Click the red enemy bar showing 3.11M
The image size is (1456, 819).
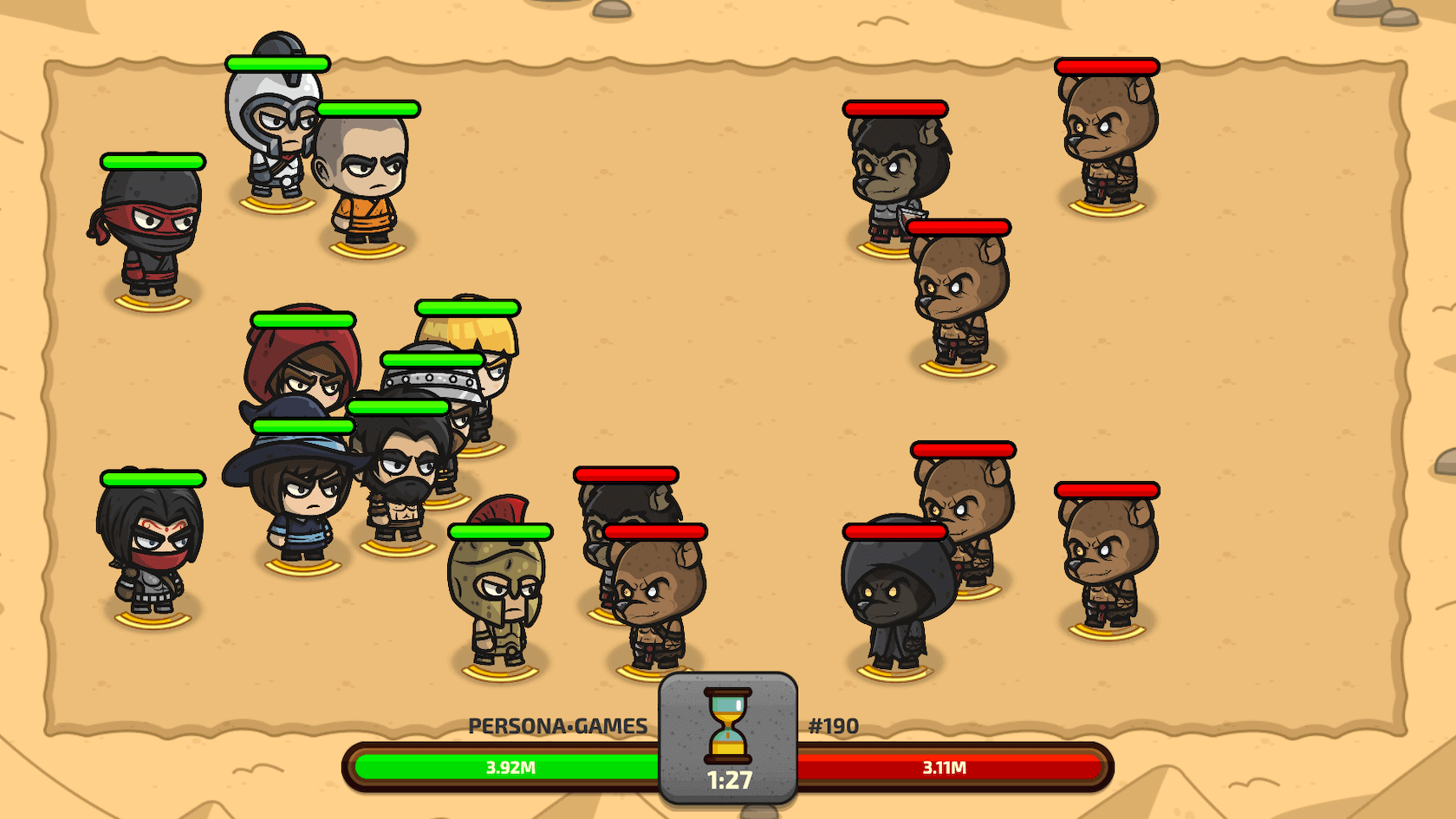pyautogui.click(x=945, y=767)
